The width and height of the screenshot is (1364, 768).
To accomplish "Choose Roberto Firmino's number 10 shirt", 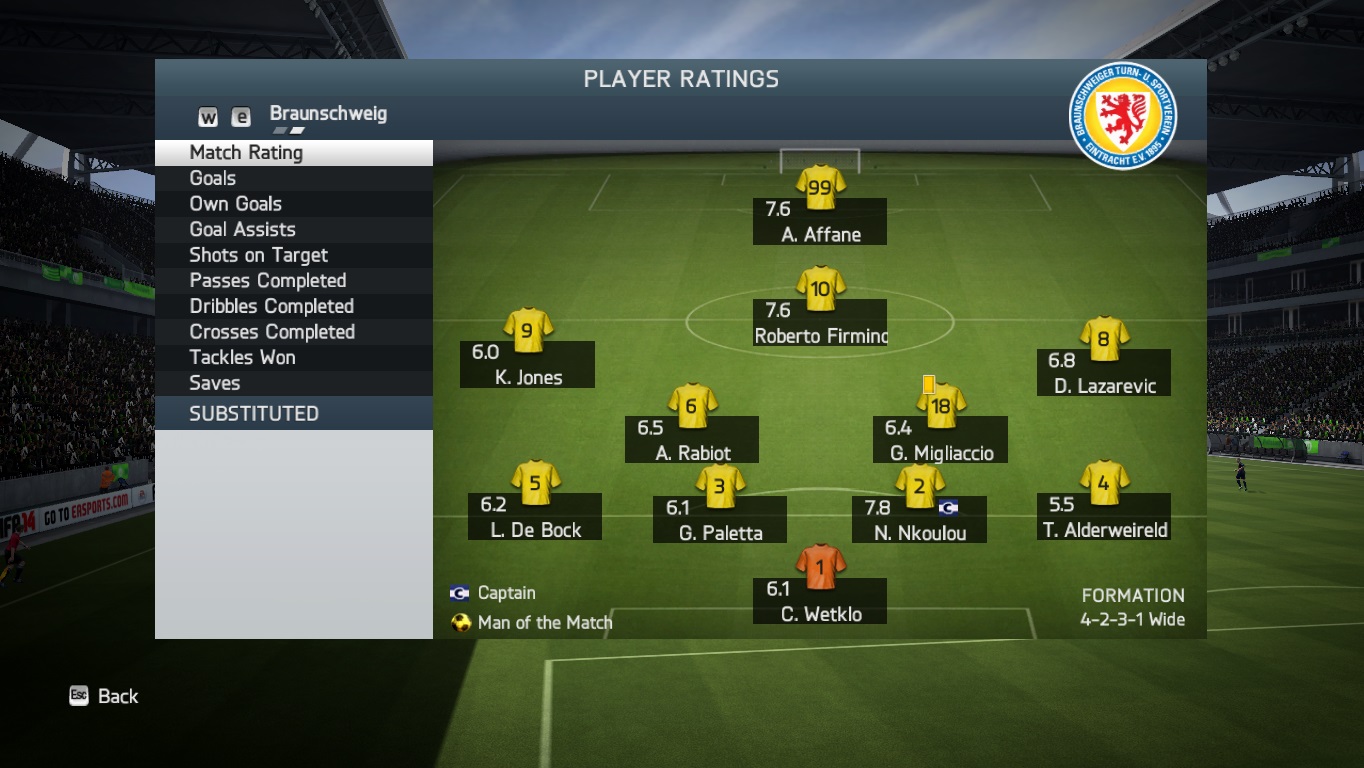I will click(x=820, y=289).
